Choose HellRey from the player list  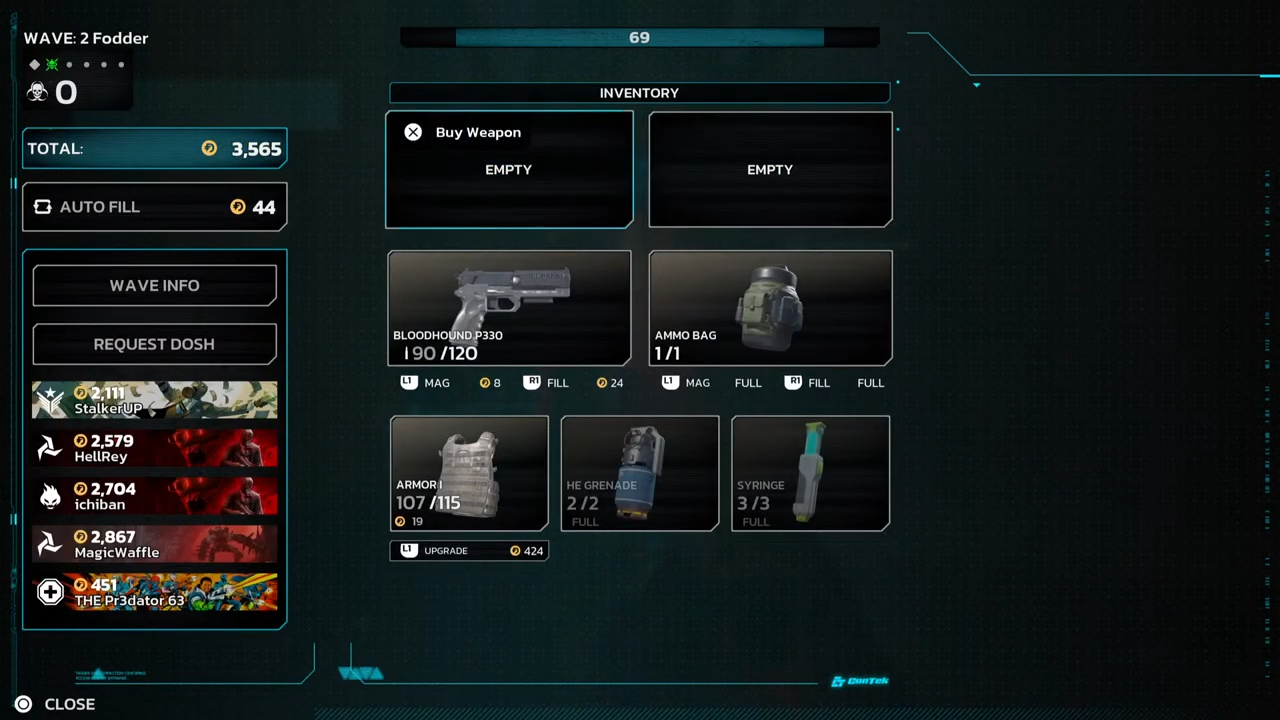pos(155,448)
